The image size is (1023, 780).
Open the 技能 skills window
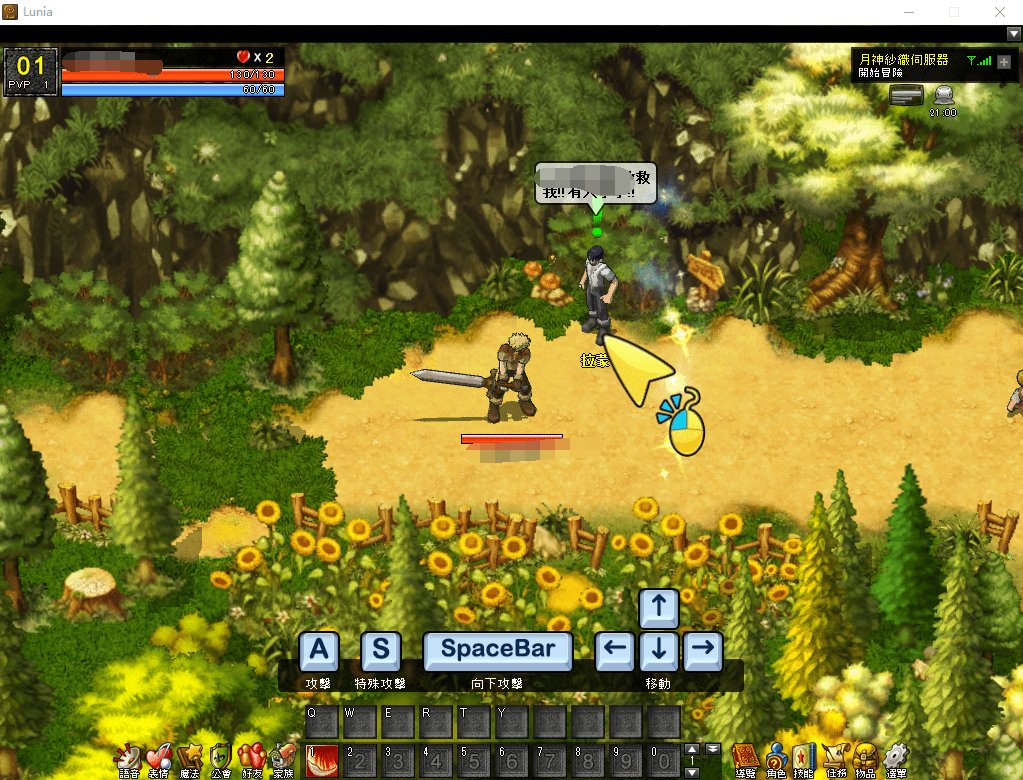[x=806, y=759]
